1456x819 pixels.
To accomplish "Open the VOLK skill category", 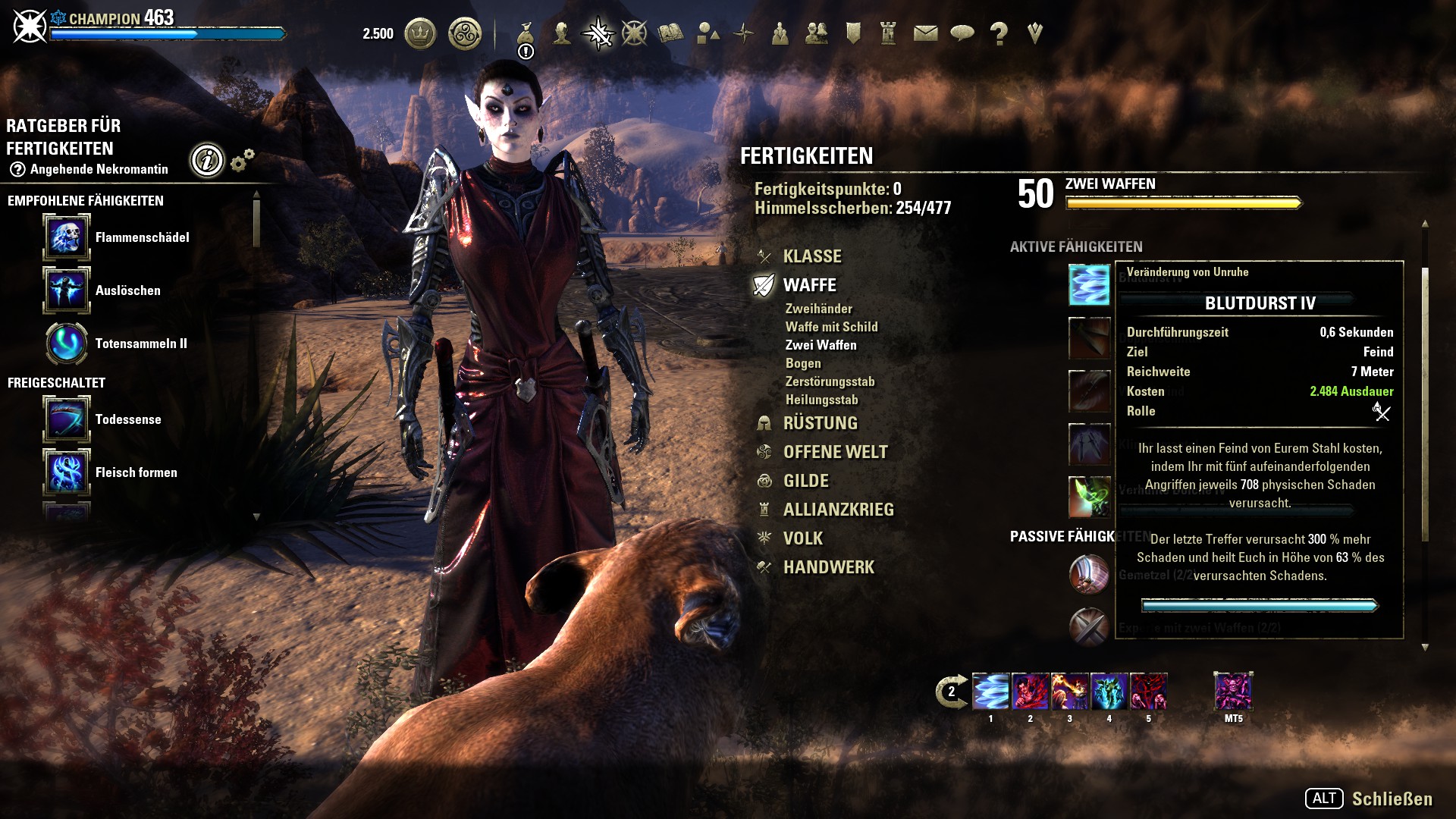I will (802, 538).
